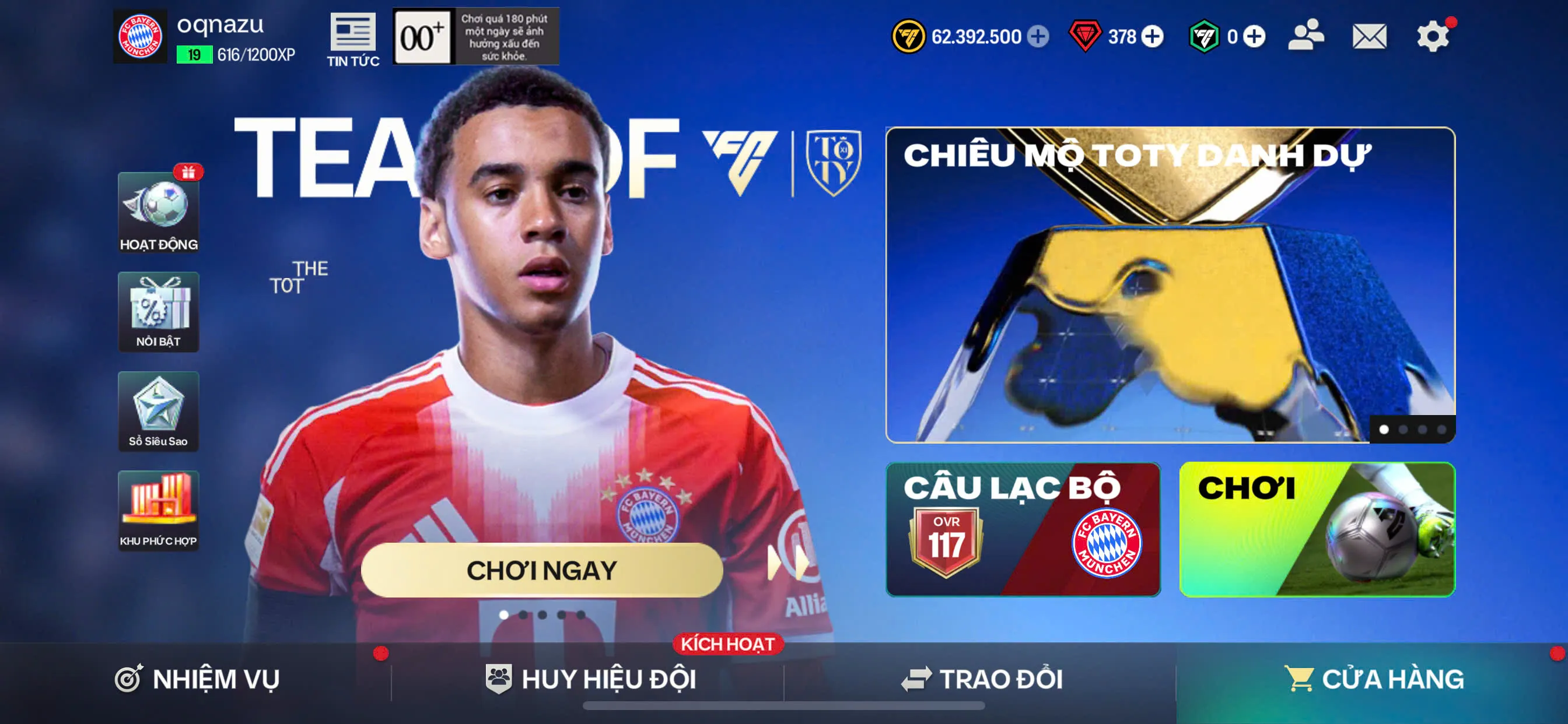Open the CHIÊU MỘ TOTY DANH DỰ banner
Screen dimensions: 1568x724
pyautogui.click(x=1170, y=284)
